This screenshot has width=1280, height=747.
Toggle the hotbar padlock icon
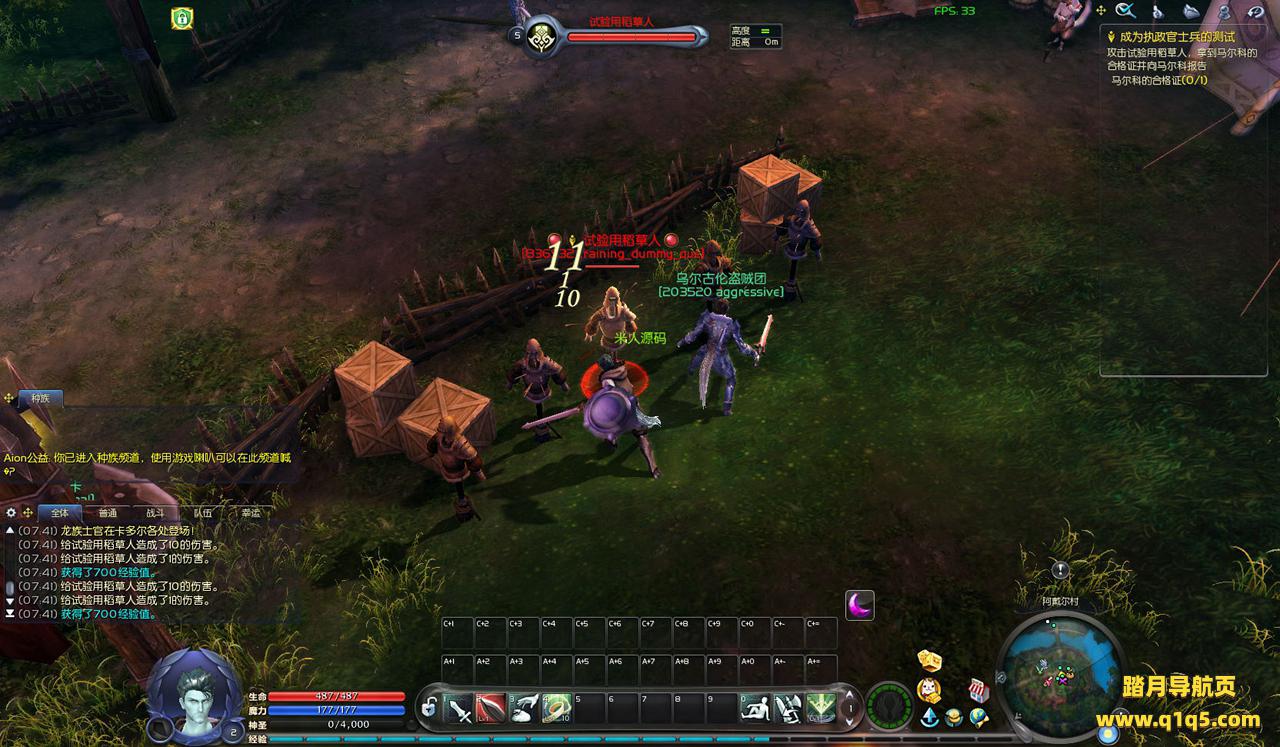pyautogui.click(x=428, y=708)
